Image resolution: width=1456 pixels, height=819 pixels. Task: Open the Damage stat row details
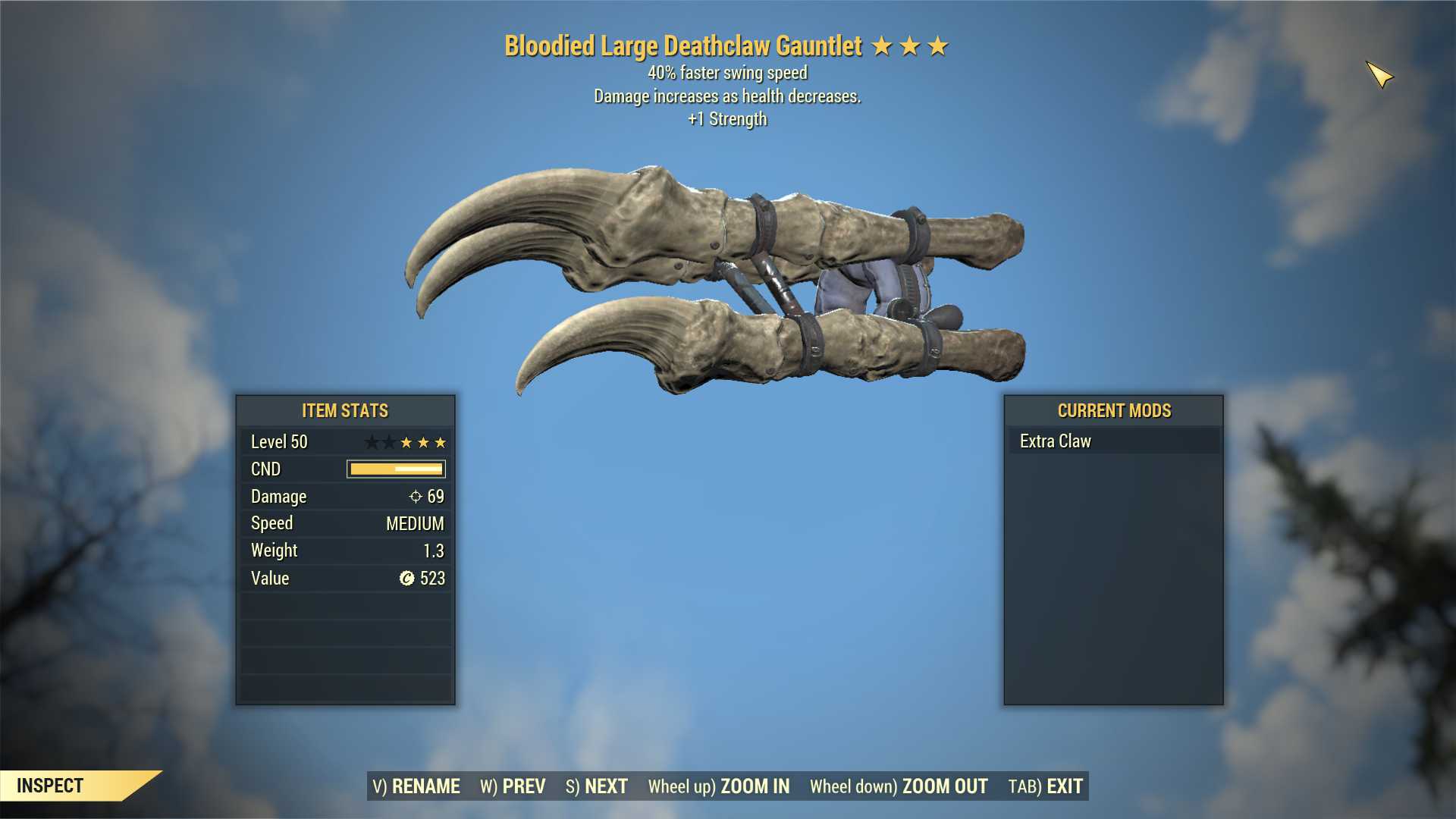click(x=345, y=496)
